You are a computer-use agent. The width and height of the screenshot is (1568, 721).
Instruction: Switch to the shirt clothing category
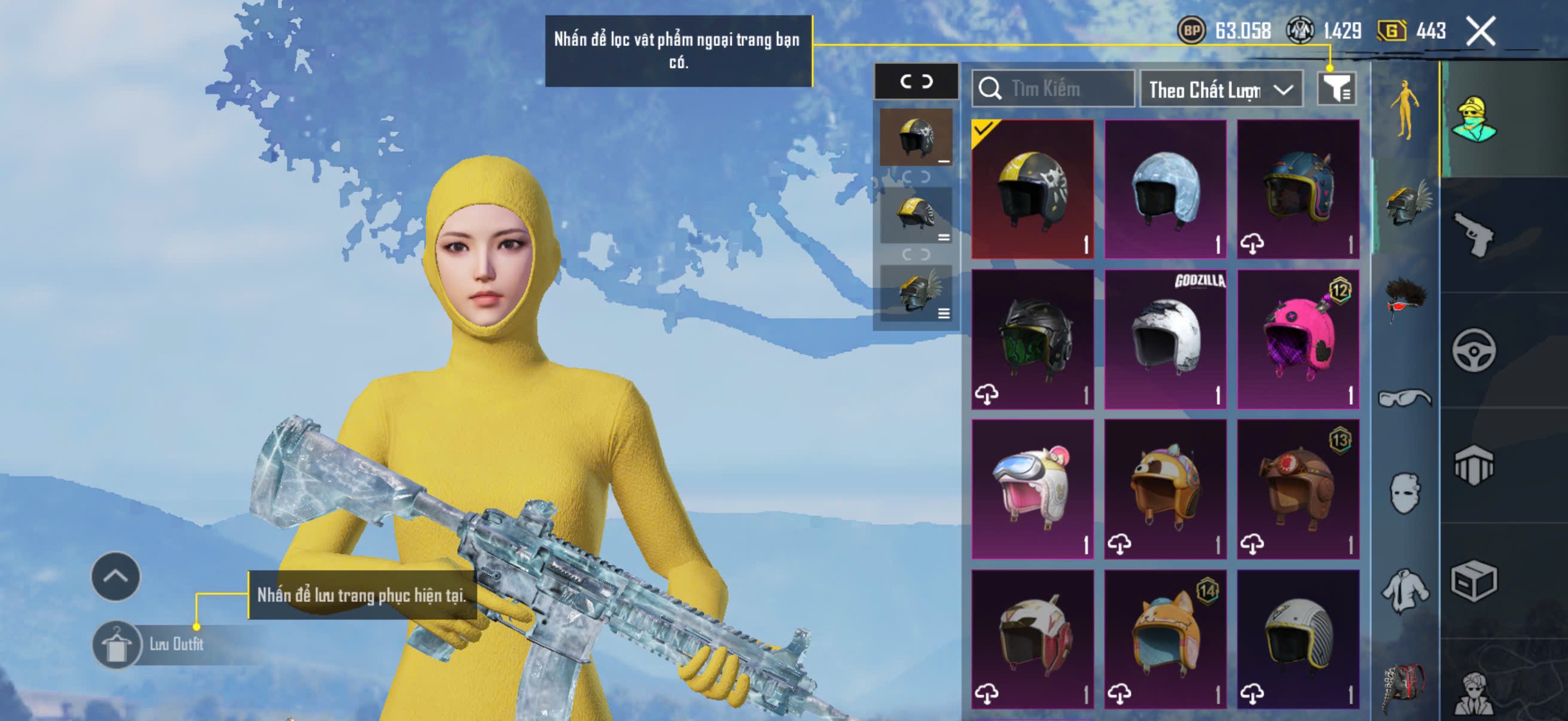point(1404,590)
